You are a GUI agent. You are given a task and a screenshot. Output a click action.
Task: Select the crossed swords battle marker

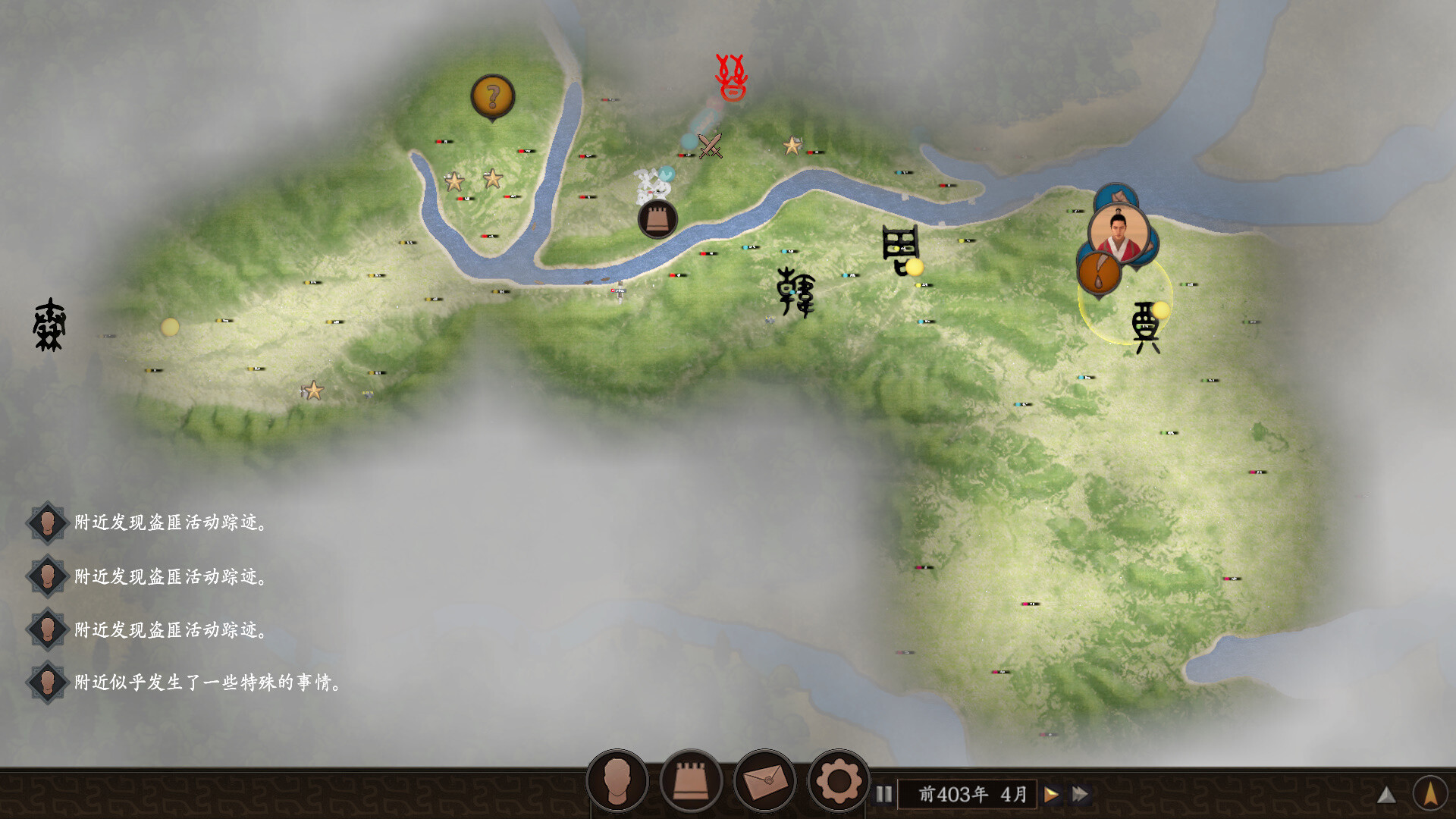pyautogui.click(x=711, y=146)
